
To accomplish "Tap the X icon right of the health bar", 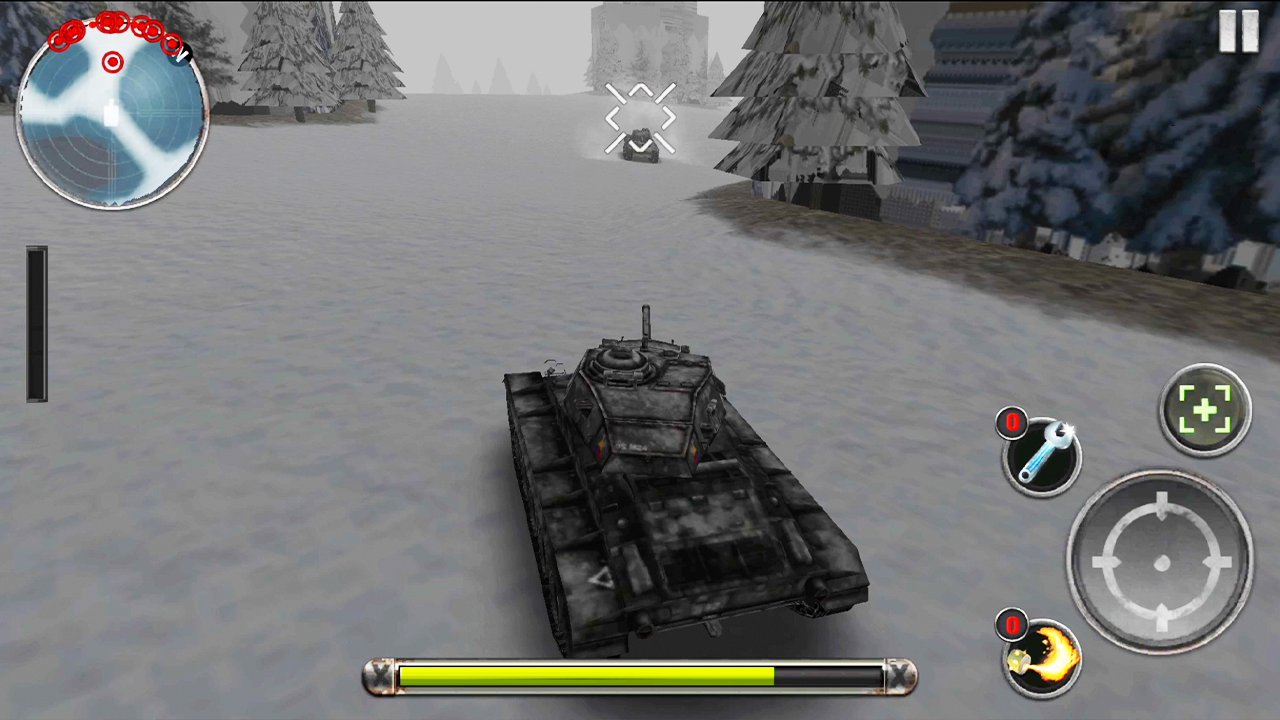I will tap(899, 677).
